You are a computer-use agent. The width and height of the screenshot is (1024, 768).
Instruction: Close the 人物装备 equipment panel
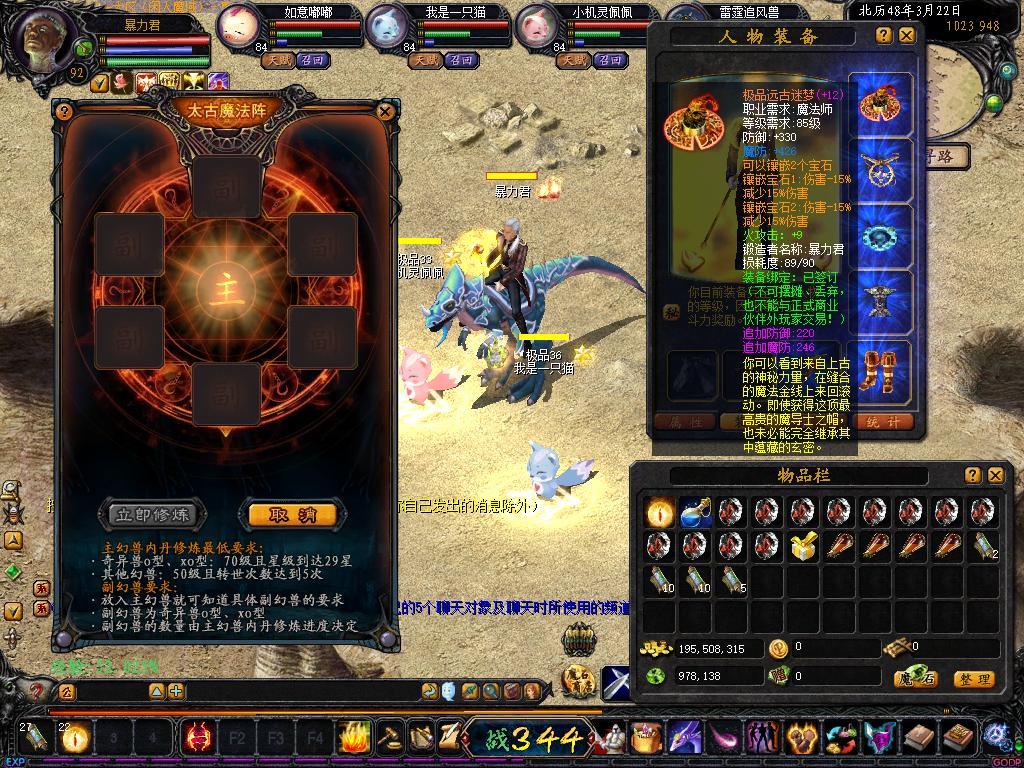pyautogui.click(x=906, y=36)
